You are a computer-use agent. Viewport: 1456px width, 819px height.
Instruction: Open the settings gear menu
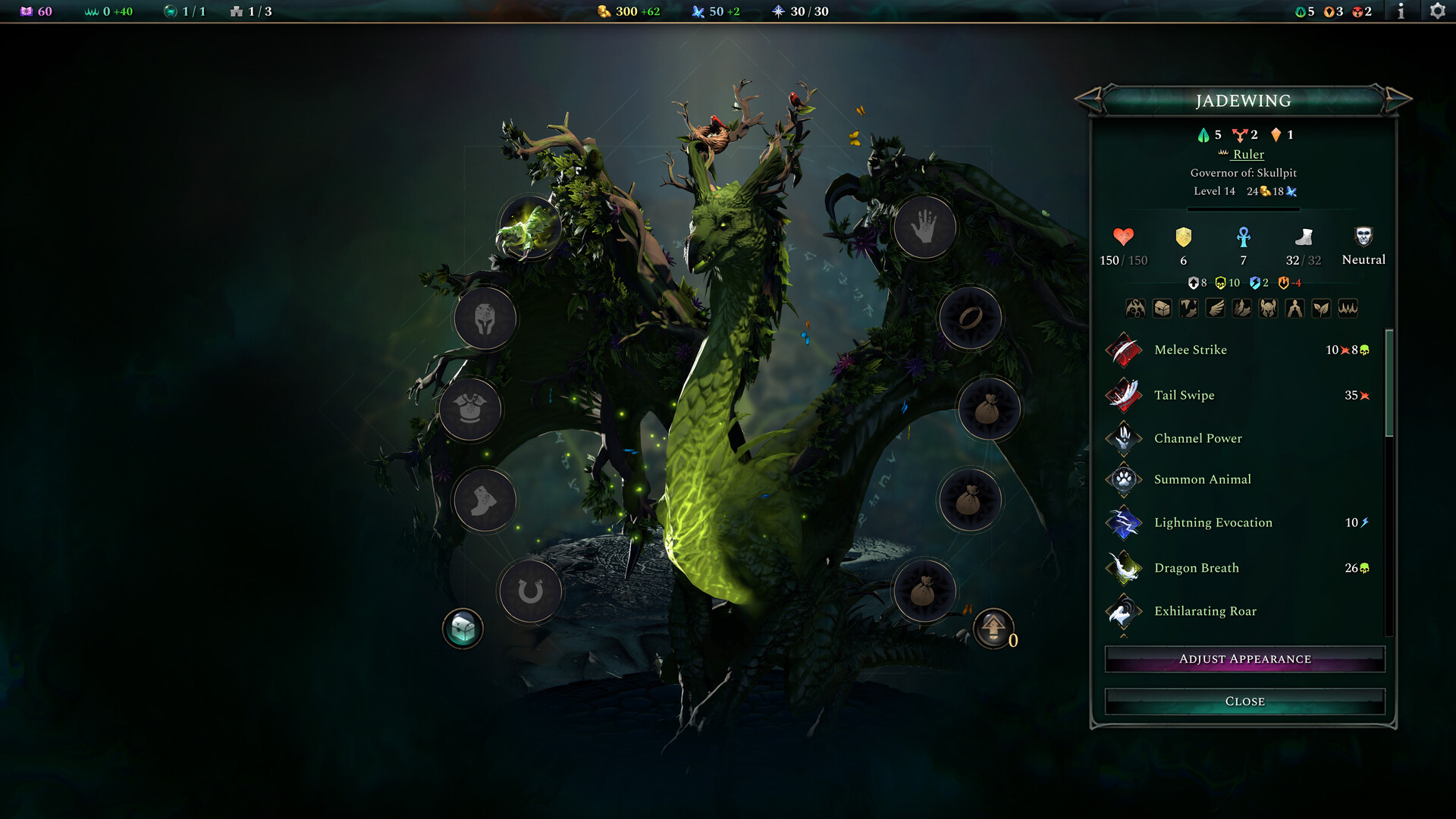1437,11
